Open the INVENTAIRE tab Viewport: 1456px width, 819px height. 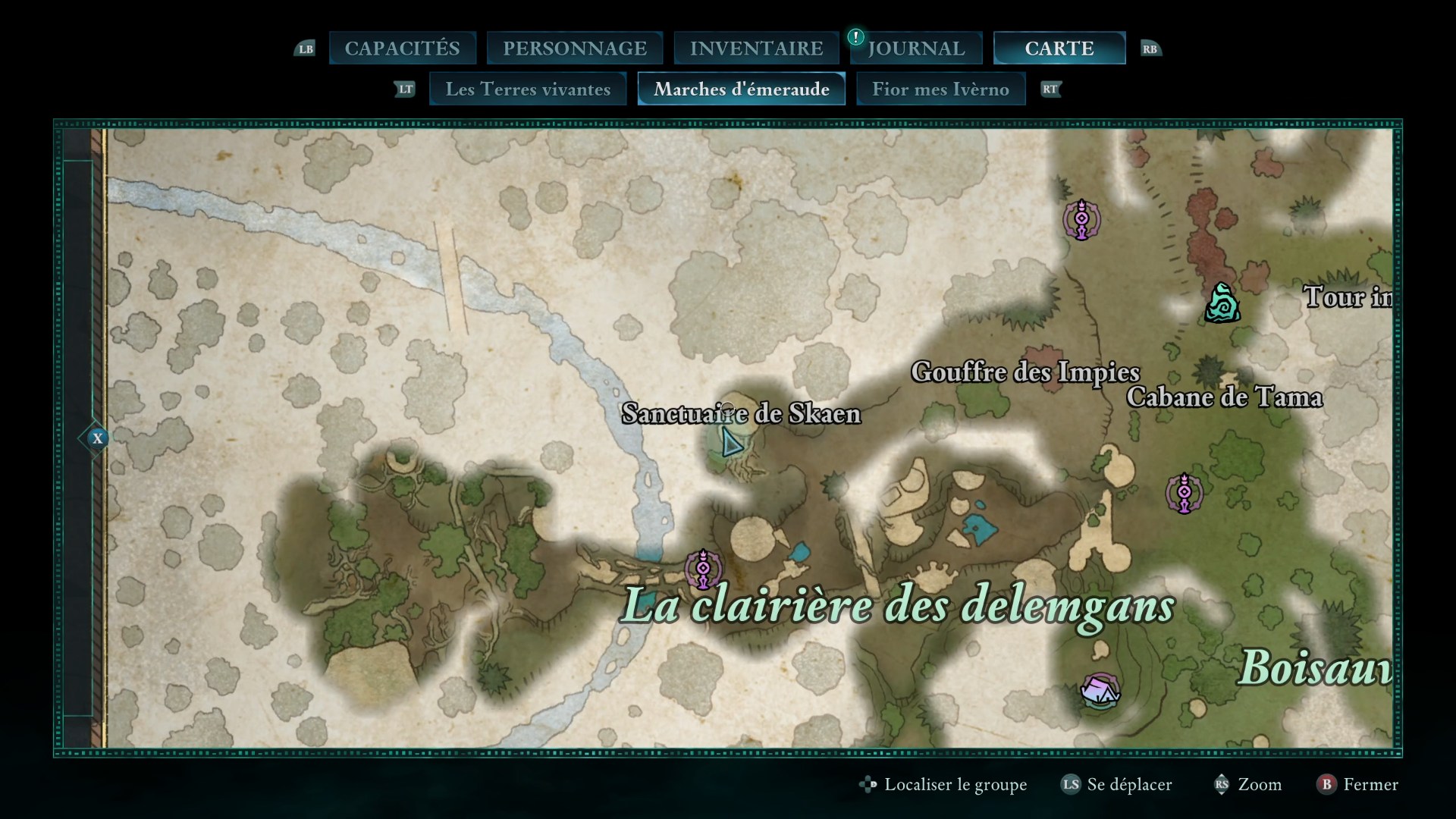(x=756, y=47)
